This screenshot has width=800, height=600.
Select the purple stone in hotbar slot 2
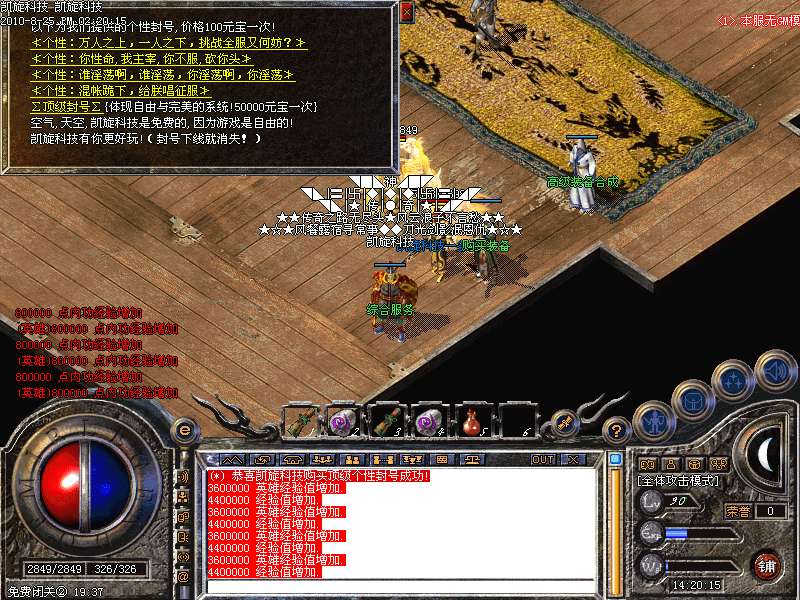[340, 421]
